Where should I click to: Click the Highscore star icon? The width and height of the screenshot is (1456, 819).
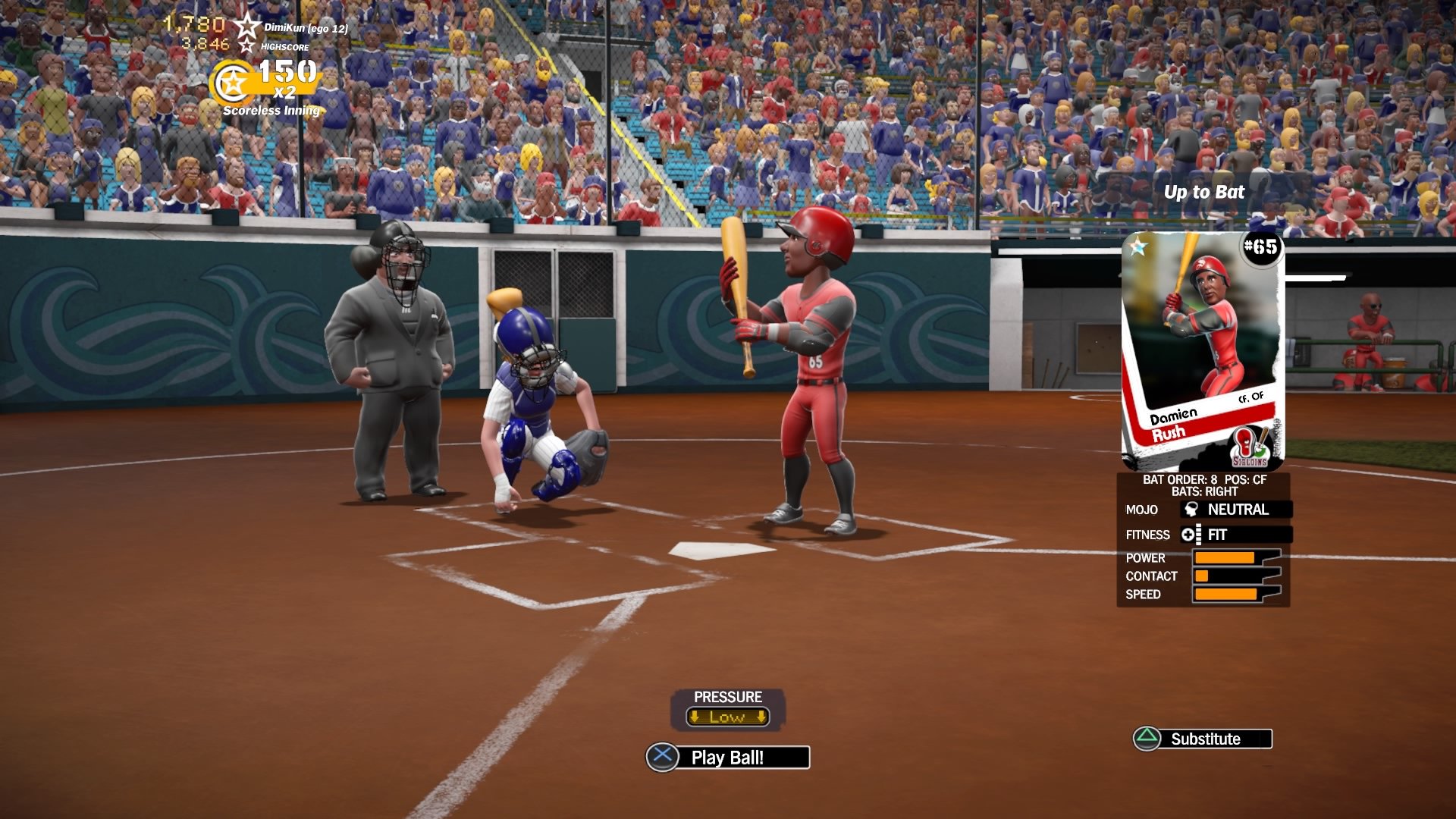pos(246,47)
